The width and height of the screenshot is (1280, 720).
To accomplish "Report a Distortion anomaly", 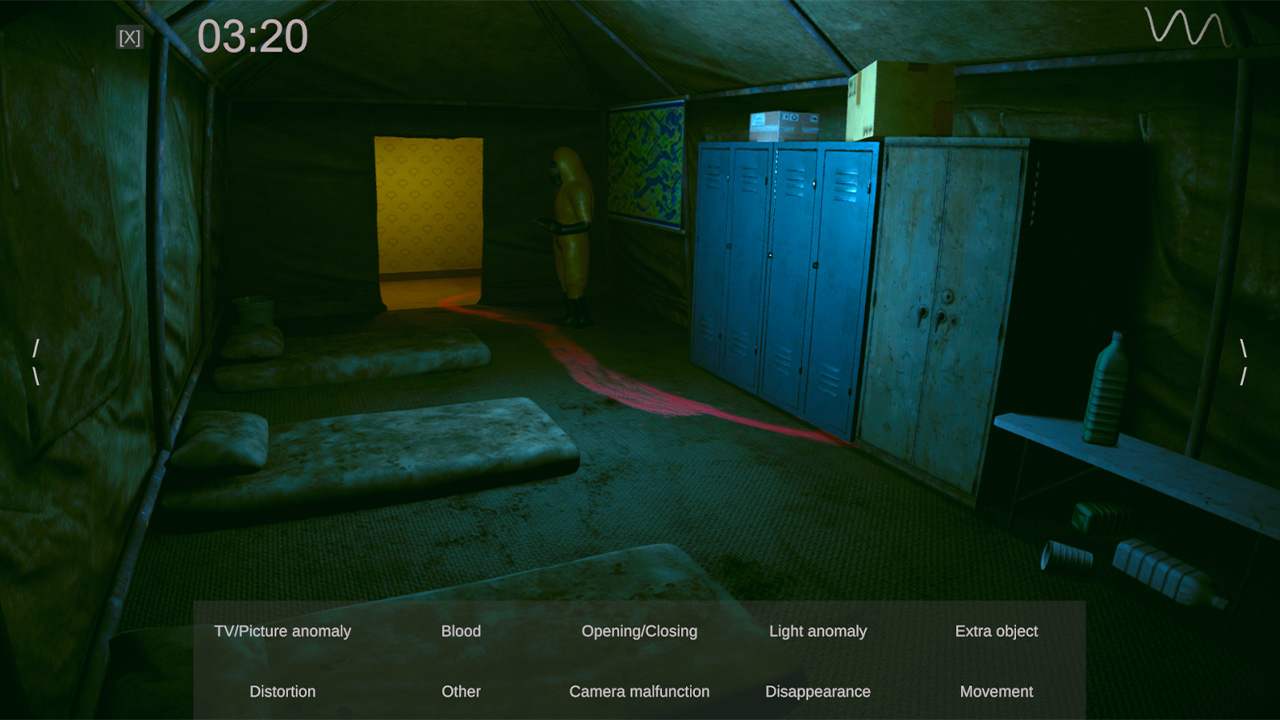I will click(283, 691).
